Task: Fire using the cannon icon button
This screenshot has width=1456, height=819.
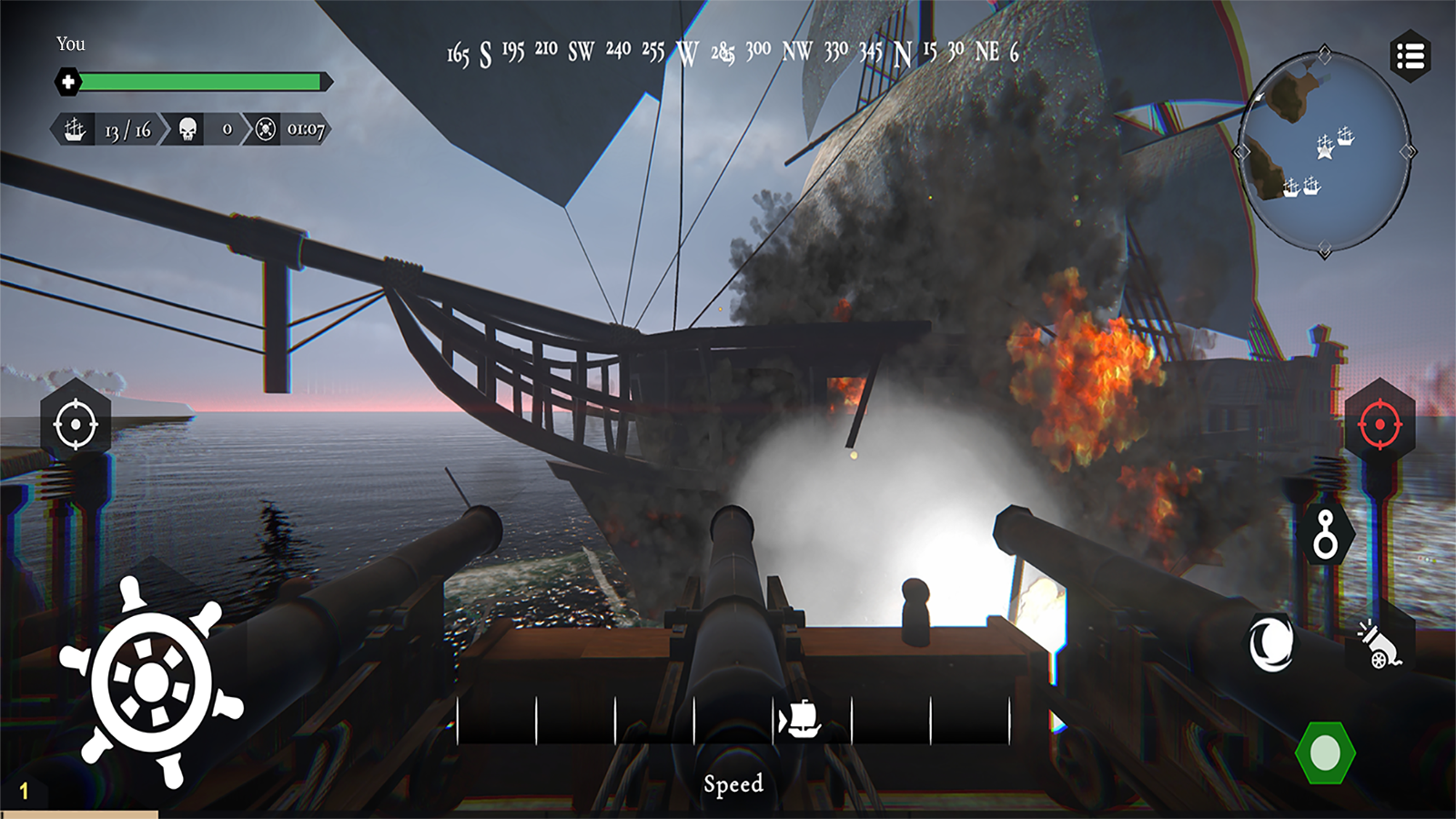Action: coord(1380,644)
